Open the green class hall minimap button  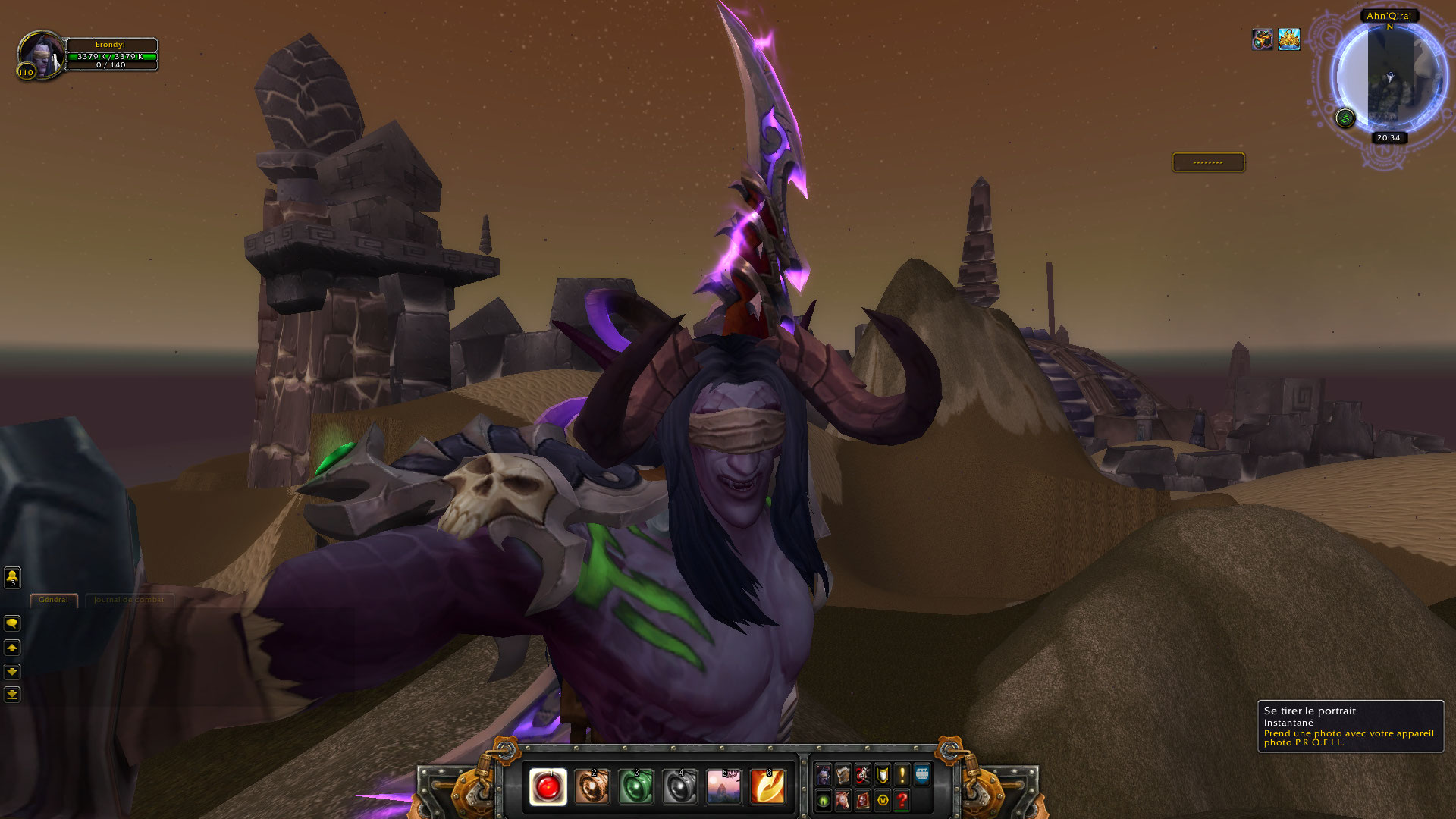tap(1345, 118)
